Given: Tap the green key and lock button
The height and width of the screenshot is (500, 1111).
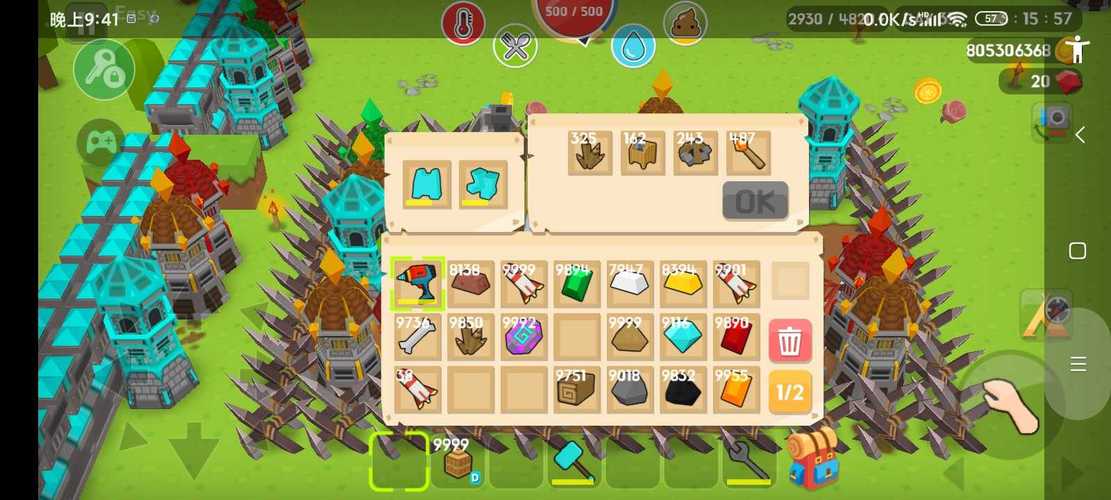Looking at the screenshot, I should click(x=104, y=70).
